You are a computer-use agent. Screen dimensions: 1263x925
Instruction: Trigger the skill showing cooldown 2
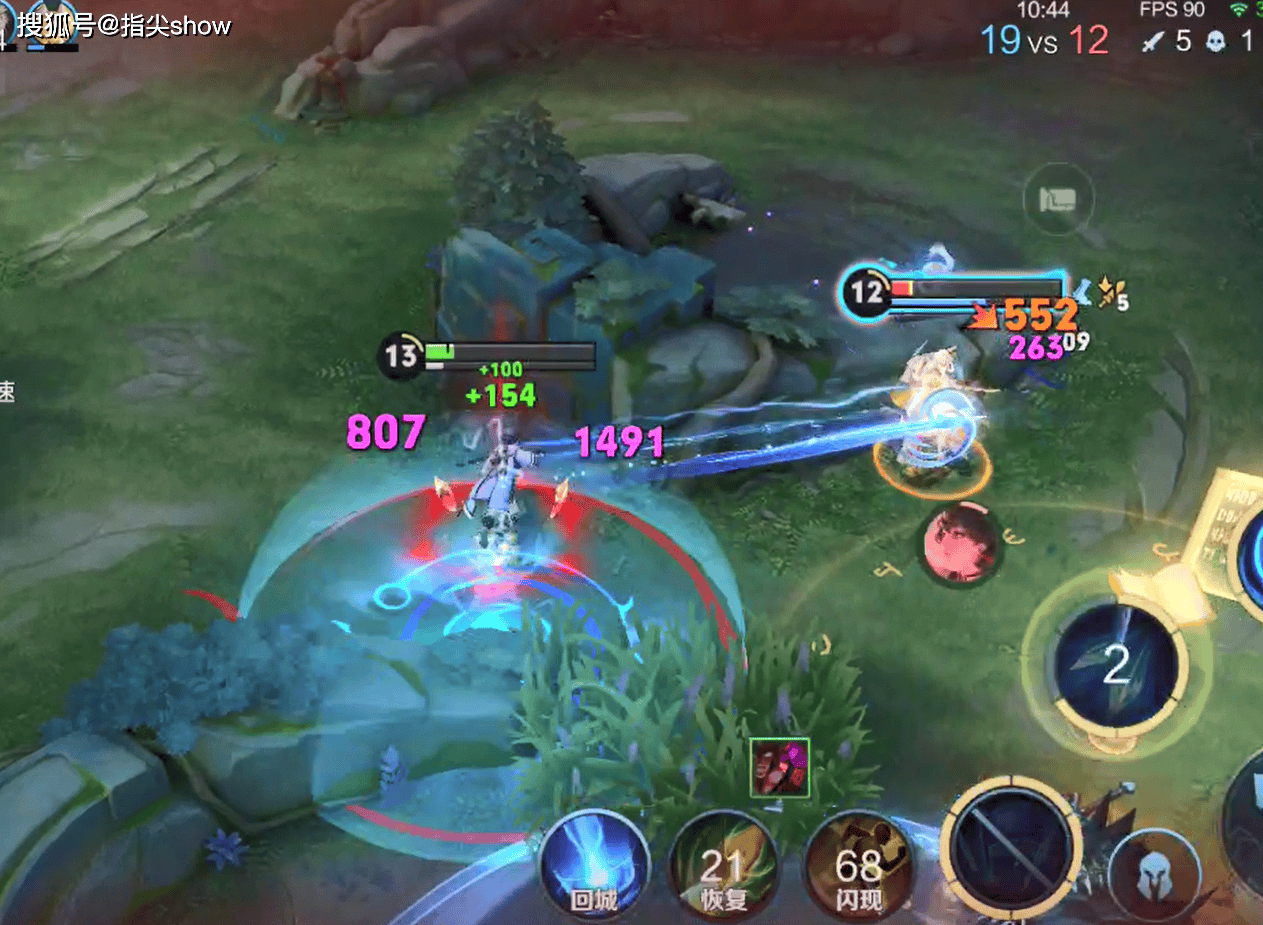(x=1116, y=663)
